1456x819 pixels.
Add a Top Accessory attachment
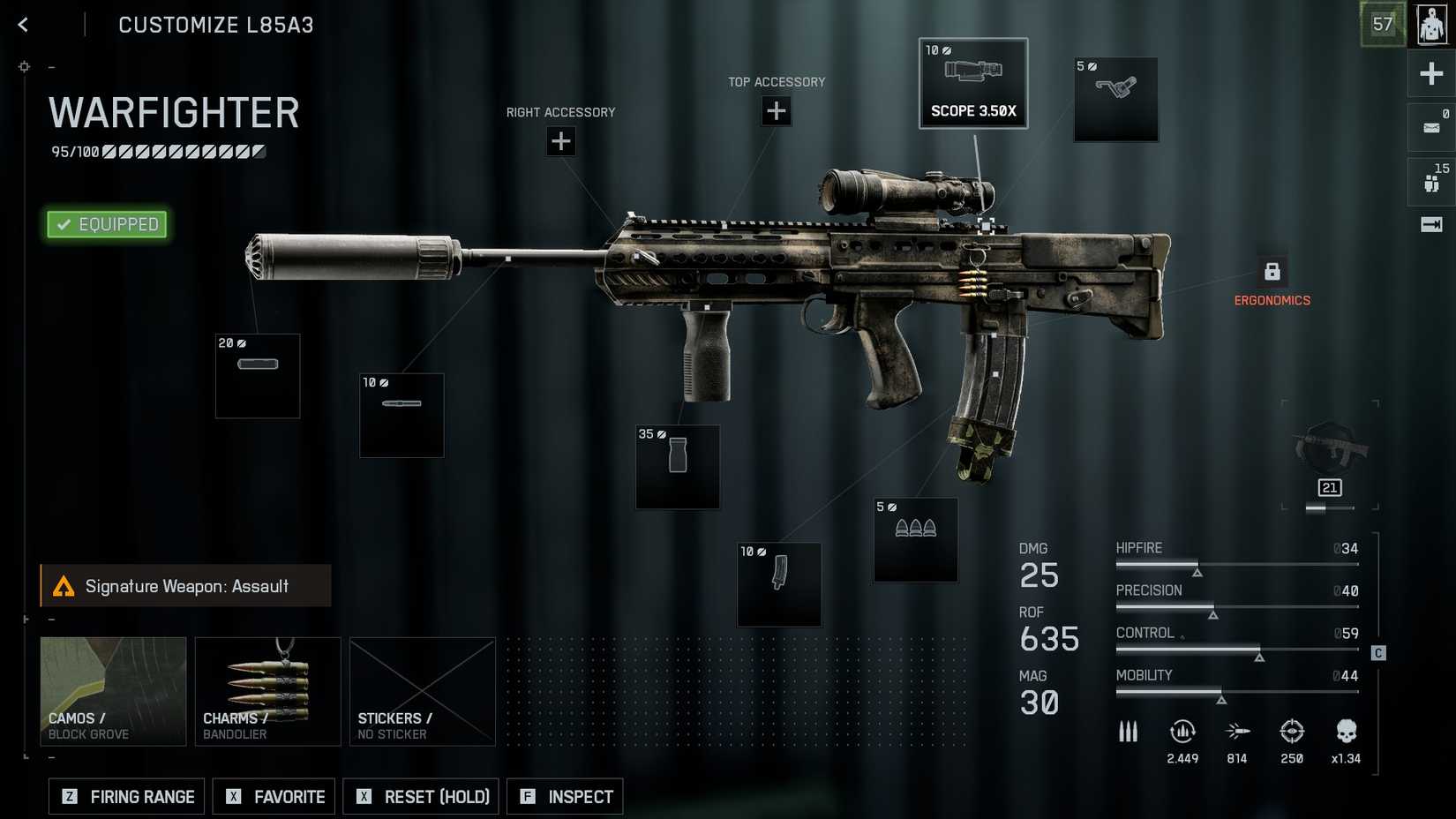[x=777, y=111]
